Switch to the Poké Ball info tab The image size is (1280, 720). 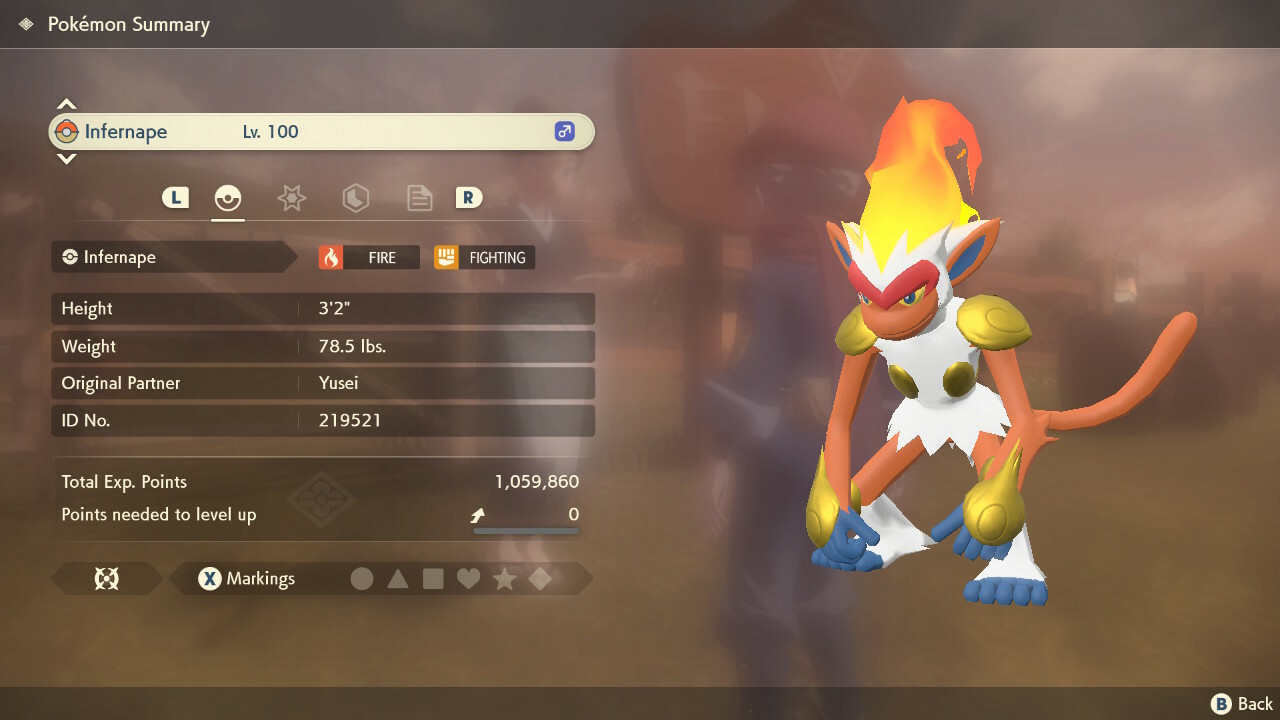[x=228, y=198]
